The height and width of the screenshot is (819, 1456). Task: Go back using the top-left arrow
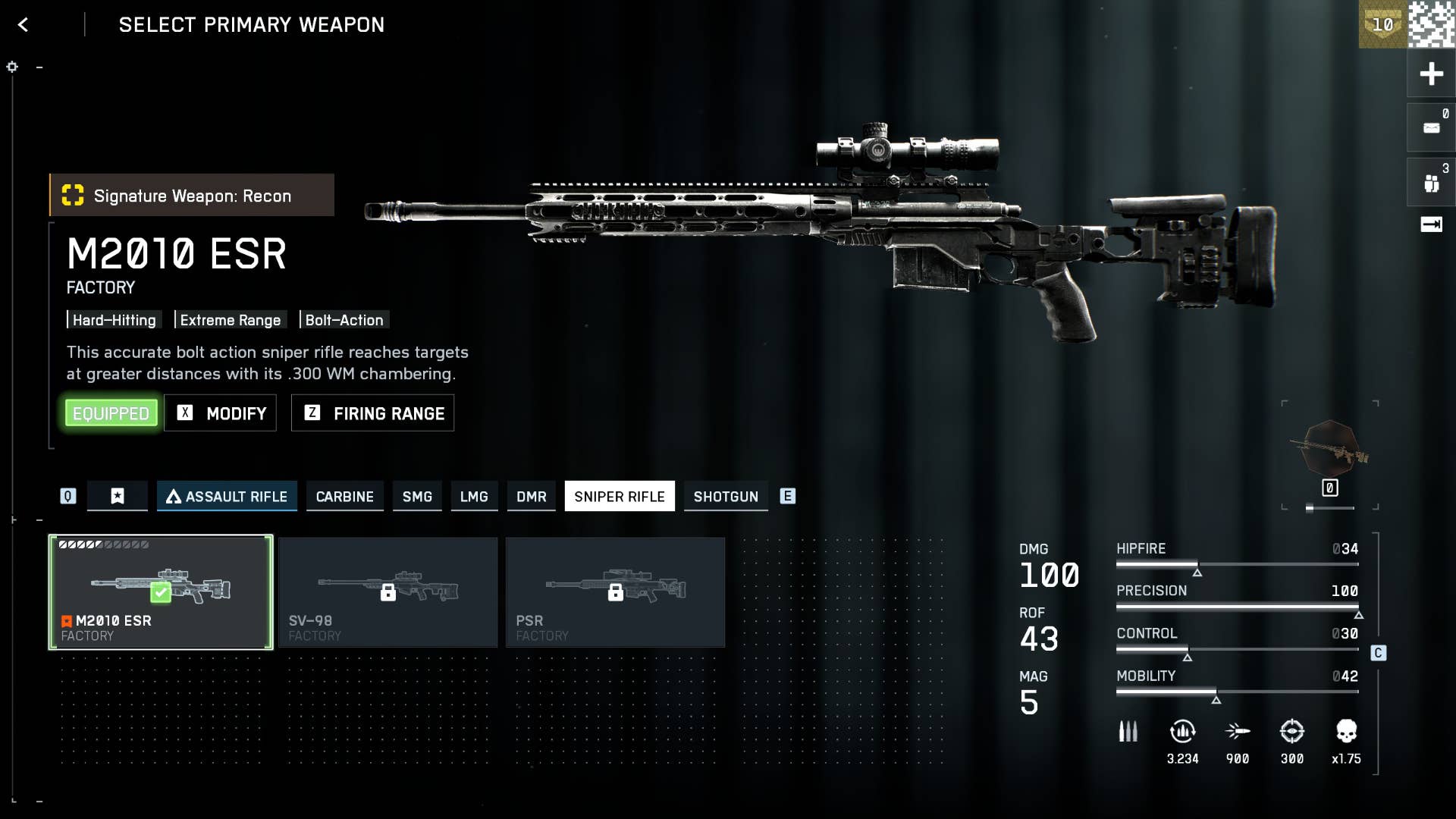pyautogui.click(x=24, y=25)
